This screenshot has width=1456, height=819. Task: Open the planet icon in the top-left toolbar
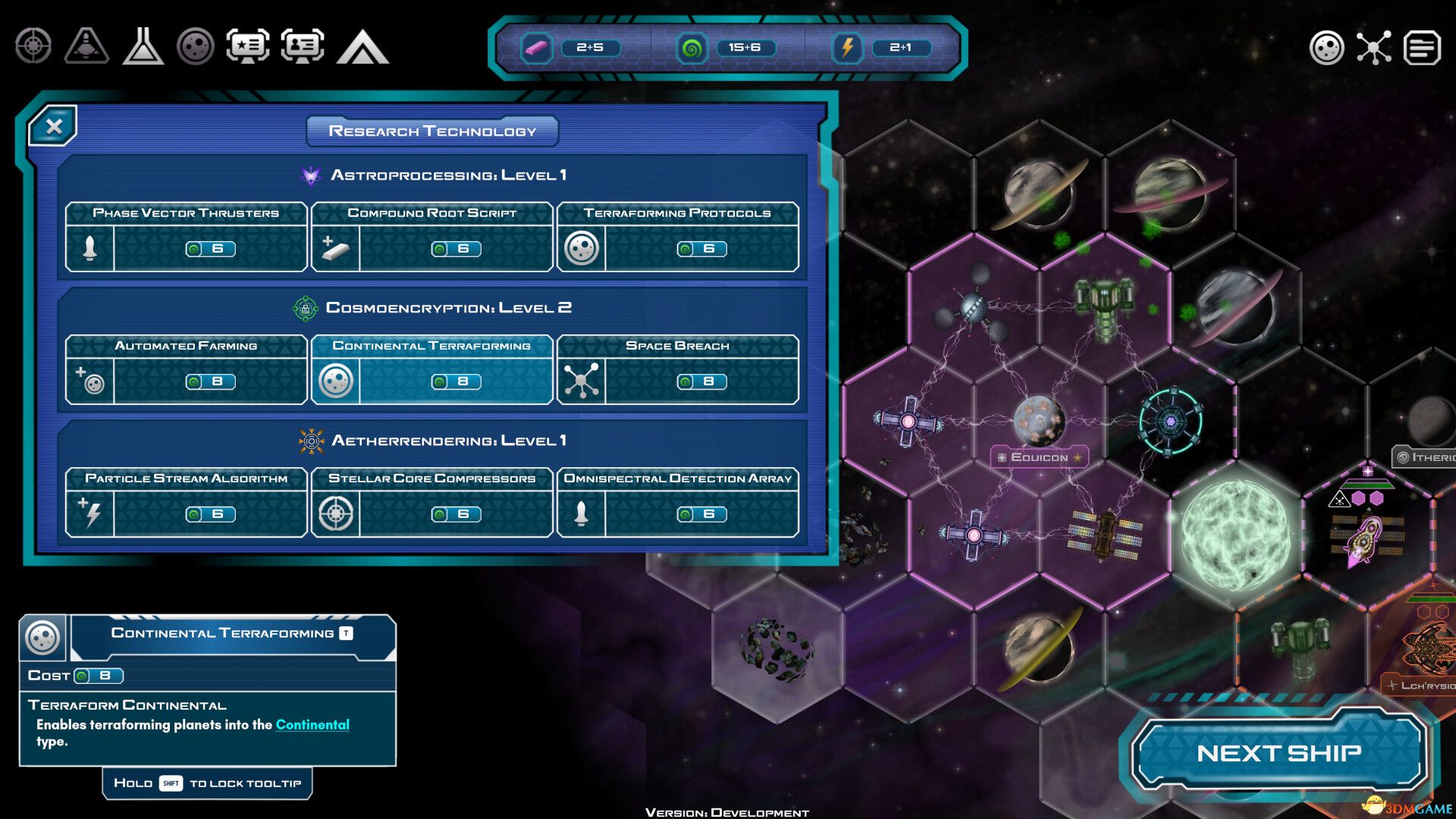point(195,47)
